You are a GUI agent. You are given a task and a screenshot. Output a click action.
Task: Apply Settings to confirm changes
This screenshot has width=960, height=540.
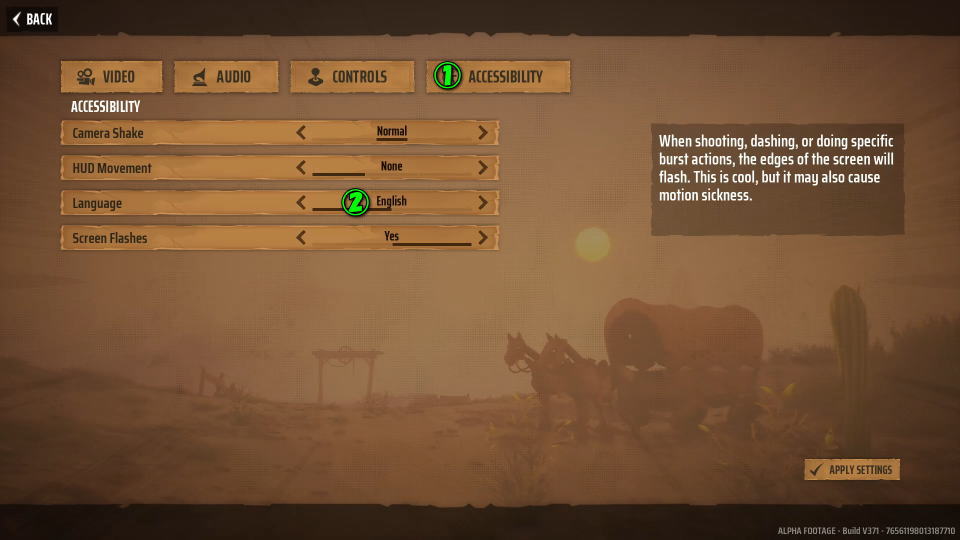click(852, 470)
